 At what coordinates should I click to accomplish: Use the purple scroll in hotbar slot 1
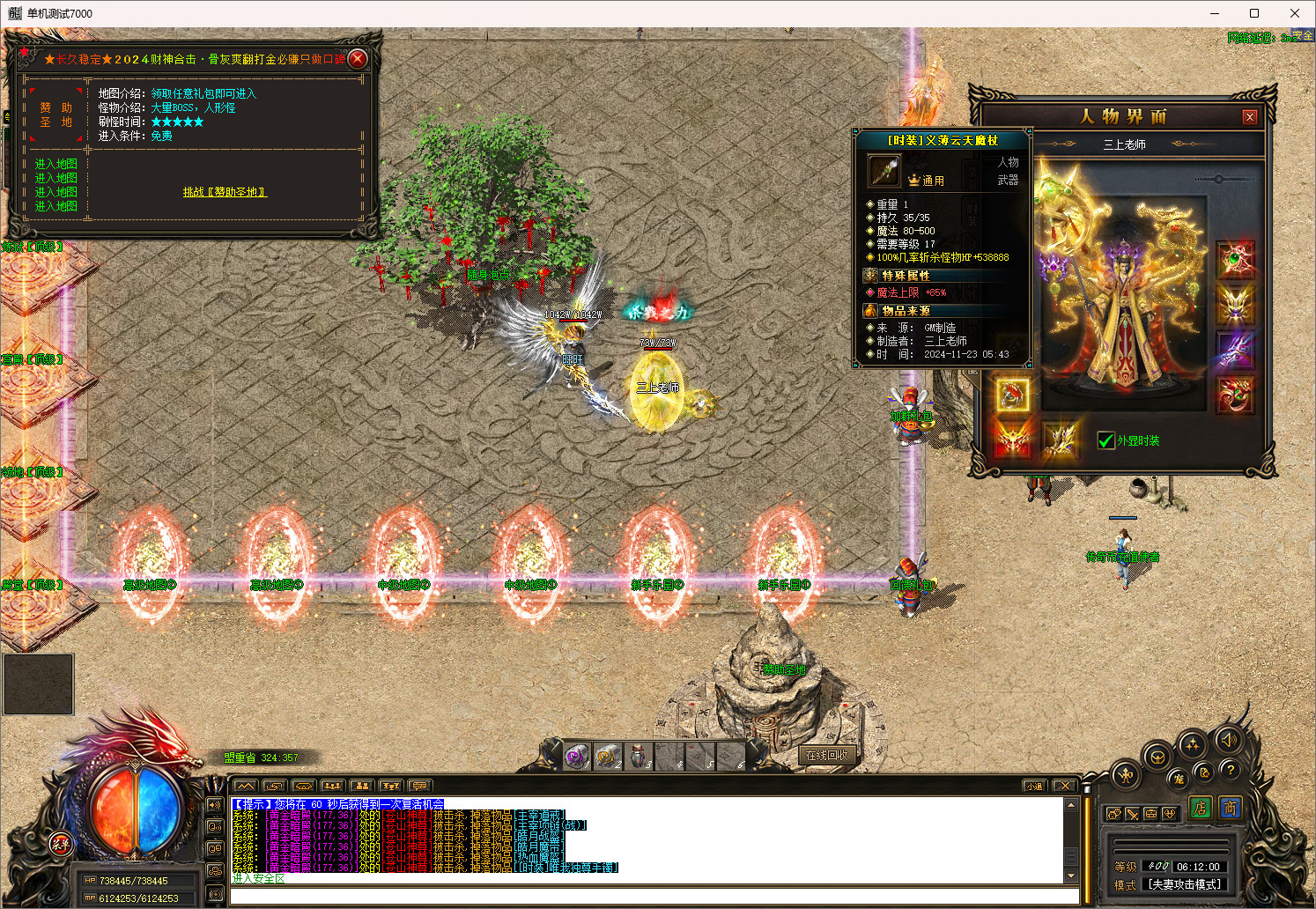tap(577, 756)
